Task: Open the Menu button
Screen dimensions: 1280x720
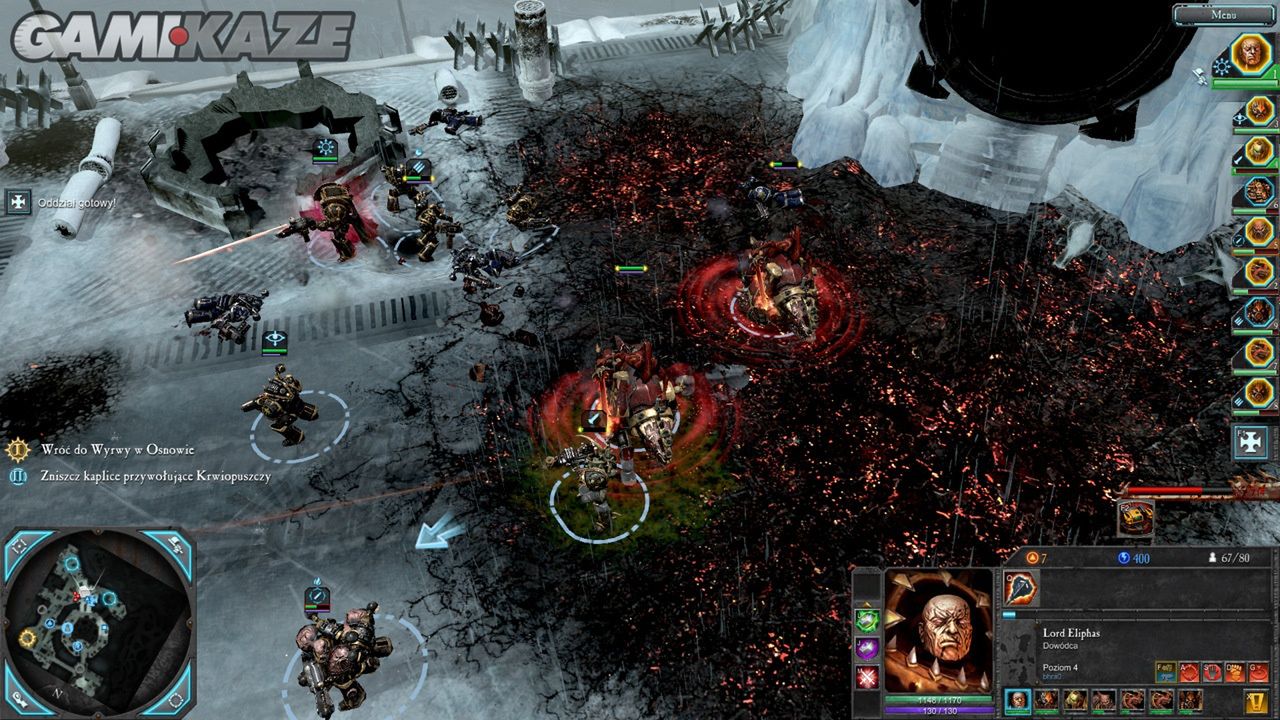Action: pos(1224,15)
